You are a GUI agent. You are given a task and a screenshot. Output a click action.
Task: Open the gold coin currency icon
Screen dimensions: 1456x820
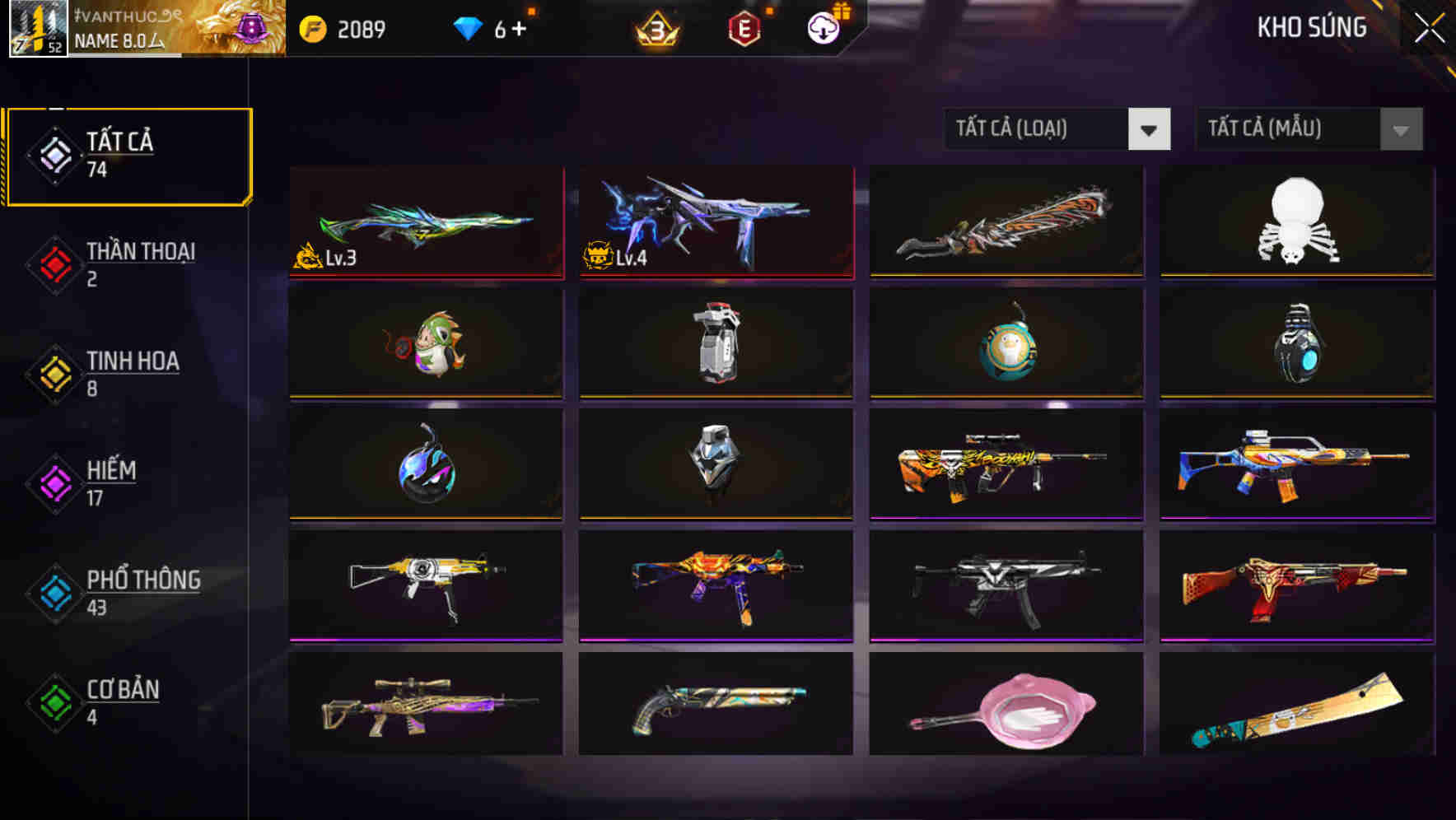pos(311,27)
